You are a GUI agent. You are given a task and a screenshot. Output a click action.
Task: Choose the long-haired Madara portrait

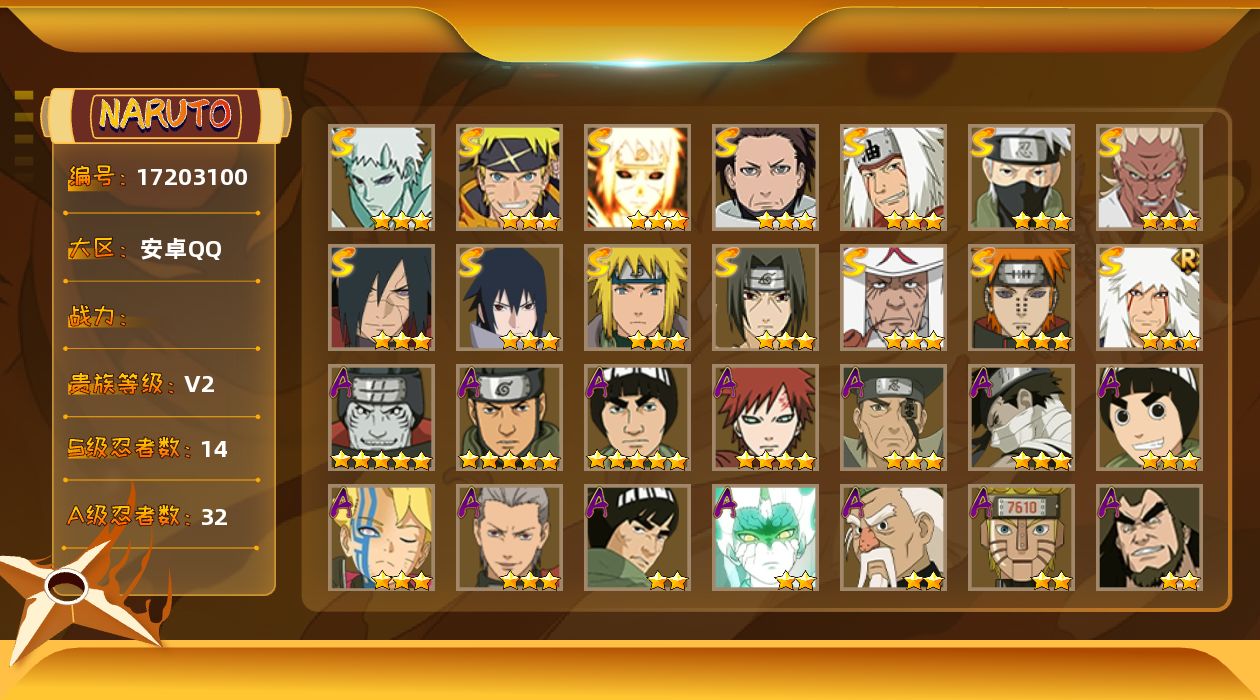pos(381,298)
